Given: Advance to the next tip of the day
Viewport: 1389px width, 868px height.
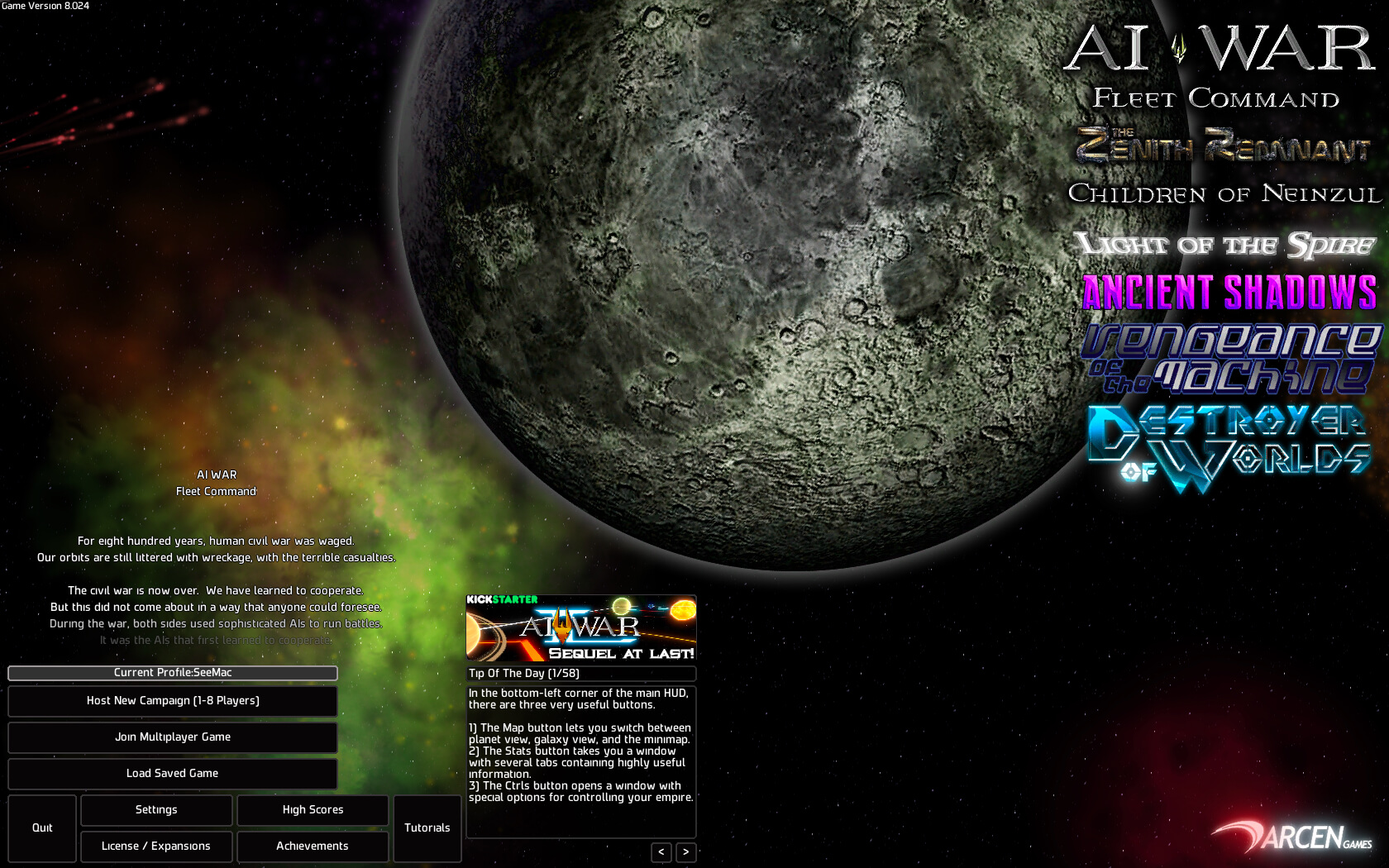Looking at the screenshot, I should [x=686, y=852].
